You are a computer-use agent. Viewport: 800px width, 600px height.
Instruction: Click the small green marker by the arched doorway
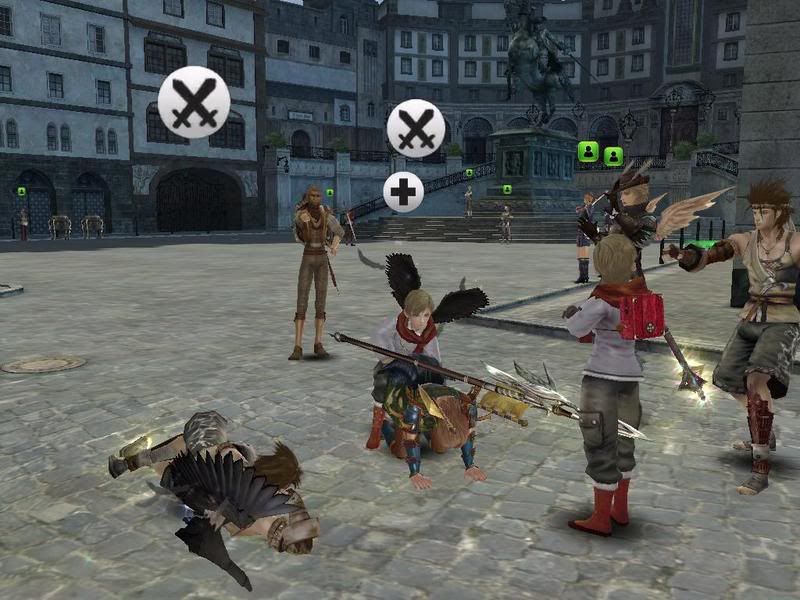[x=21, y=191]
